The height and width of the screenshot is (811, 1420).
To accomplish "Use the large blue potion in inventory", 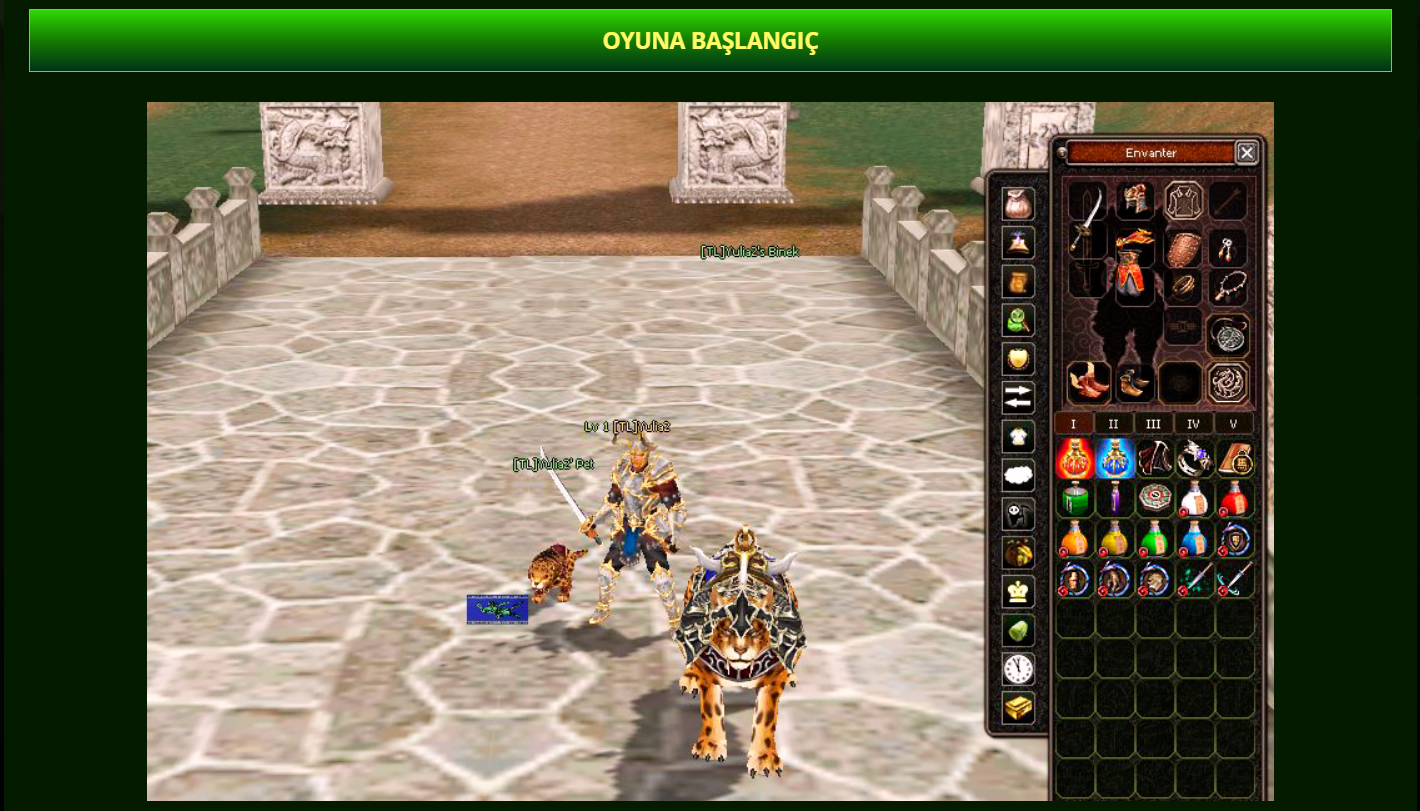I will pos(1115,459).
